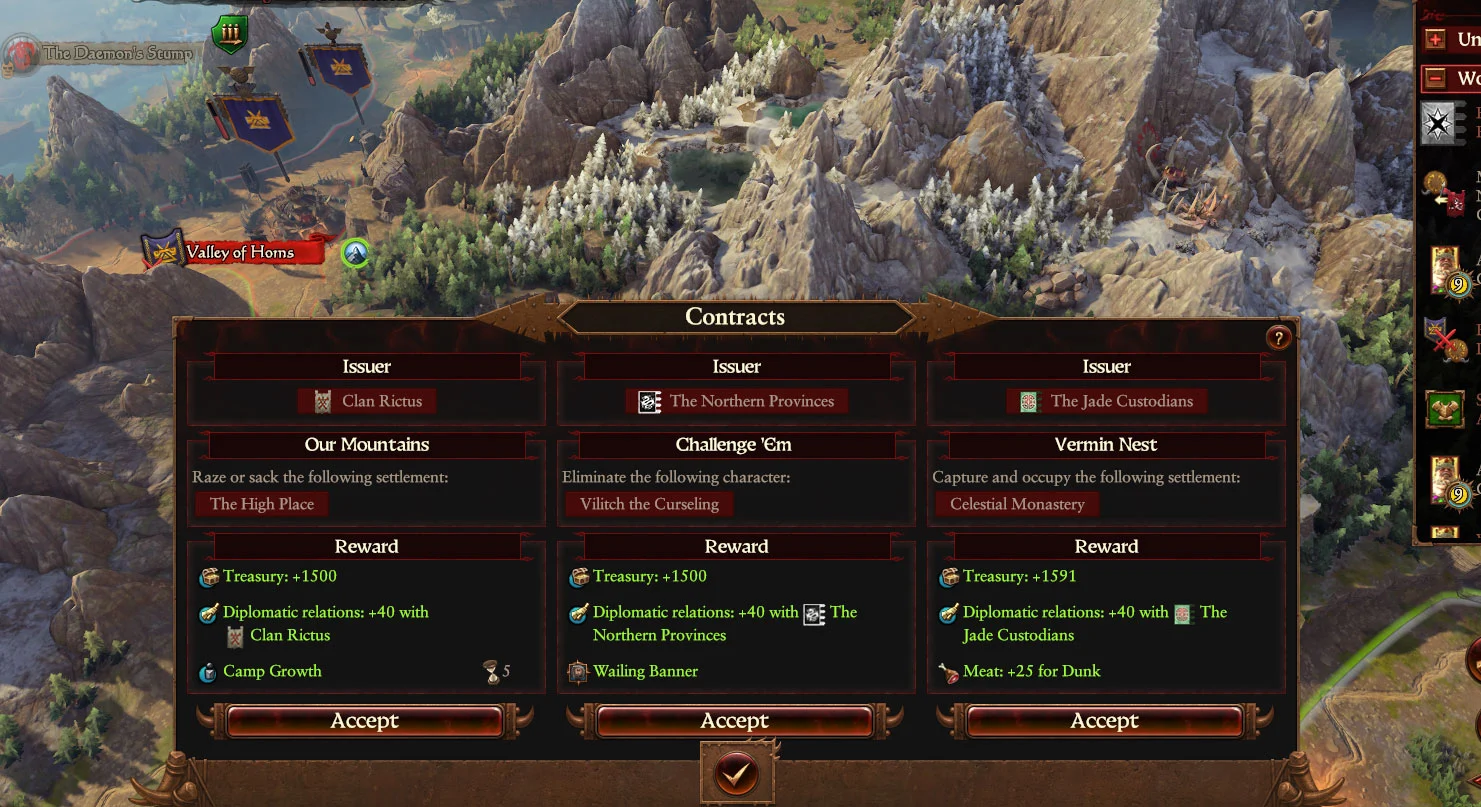
Task: Click the blue mountain icon beside Valley of Horns
Action: tap(354, 253)
